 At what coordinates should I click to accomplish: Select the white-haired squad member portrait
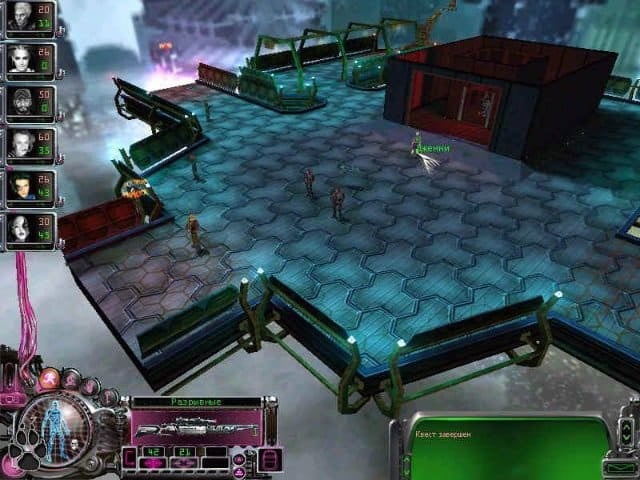[20, 17]
